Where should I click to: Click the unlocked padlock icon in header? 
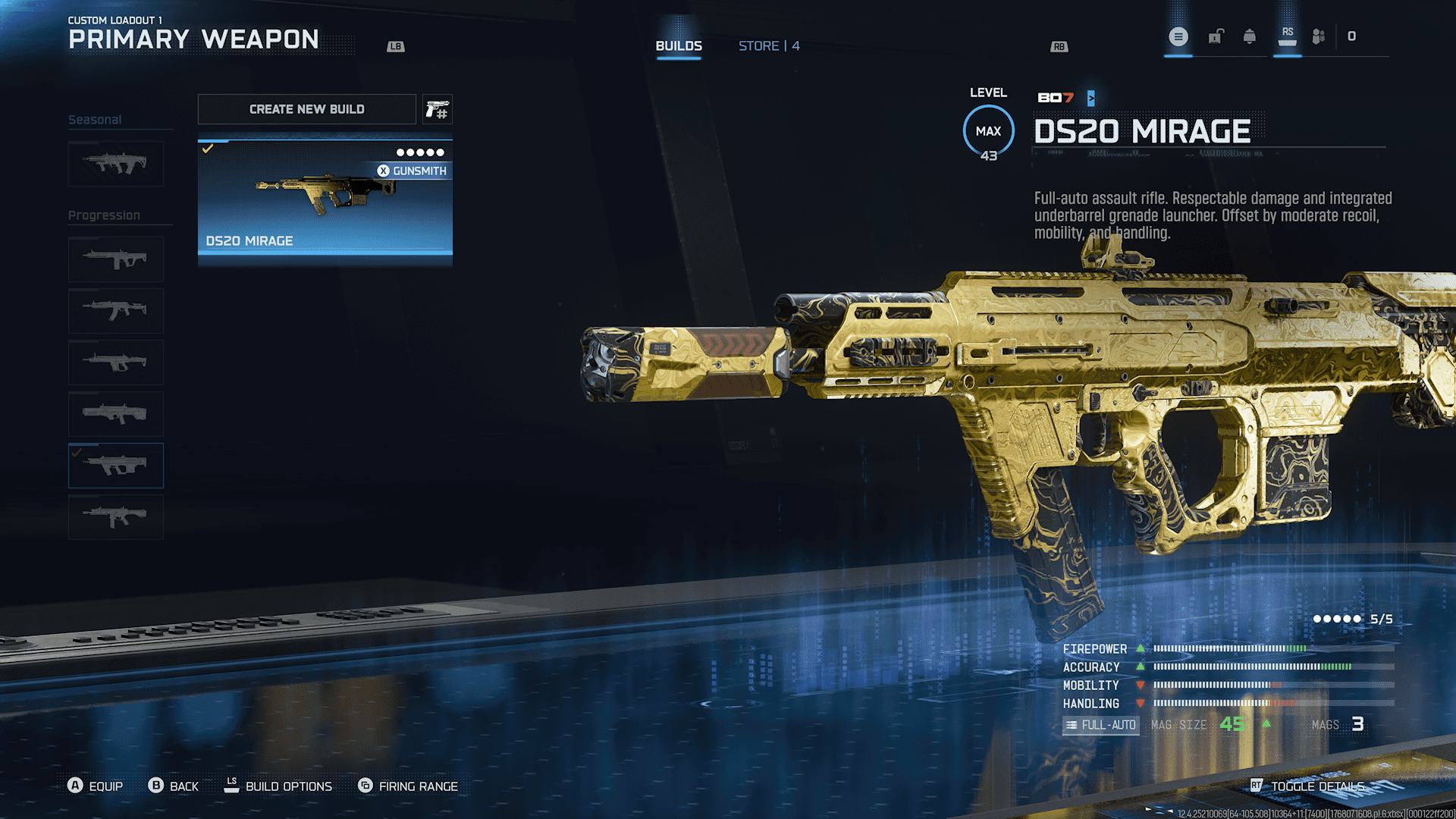pyautogui.click(x=1216, y=36)
